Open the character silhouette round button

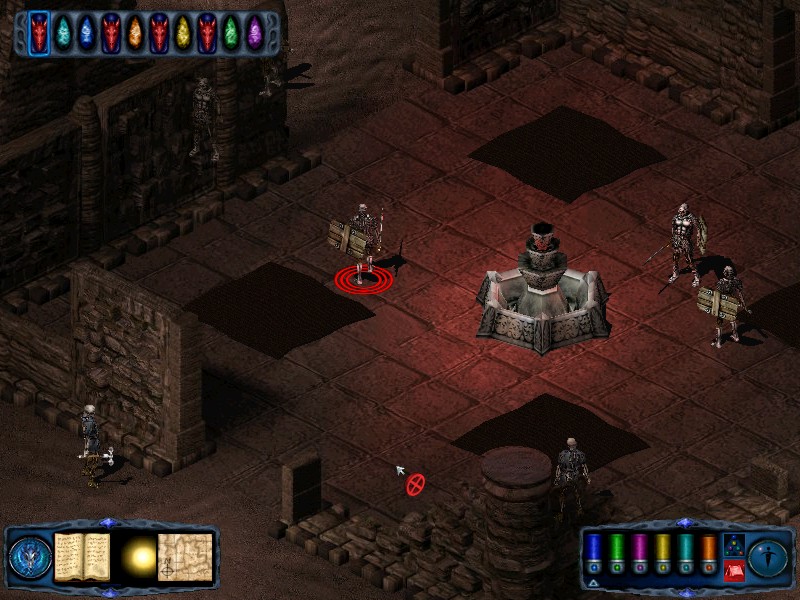click(767, 557)
